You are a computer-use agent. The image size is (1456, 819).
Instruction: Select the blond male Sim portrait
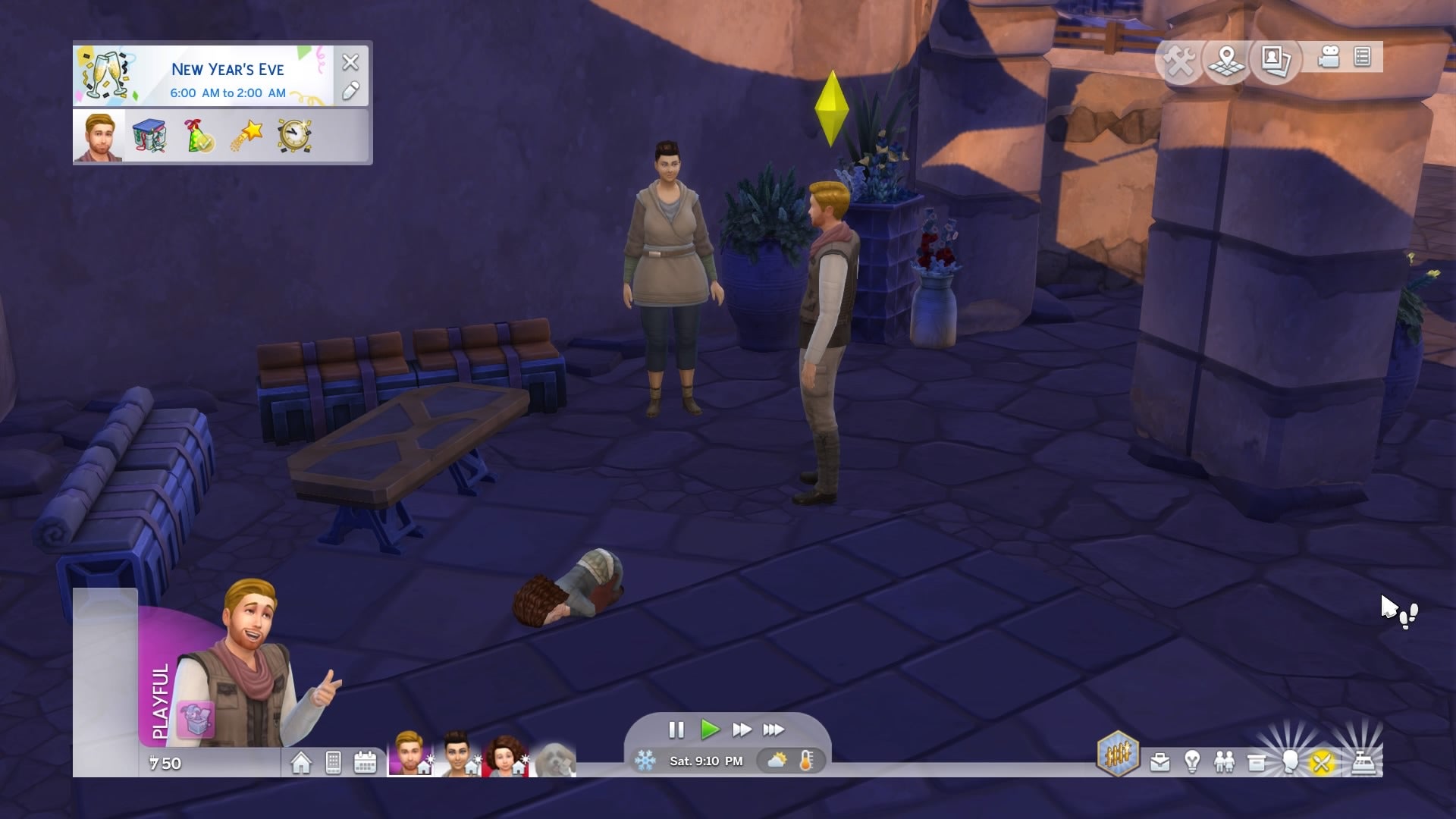coord(409,753)
